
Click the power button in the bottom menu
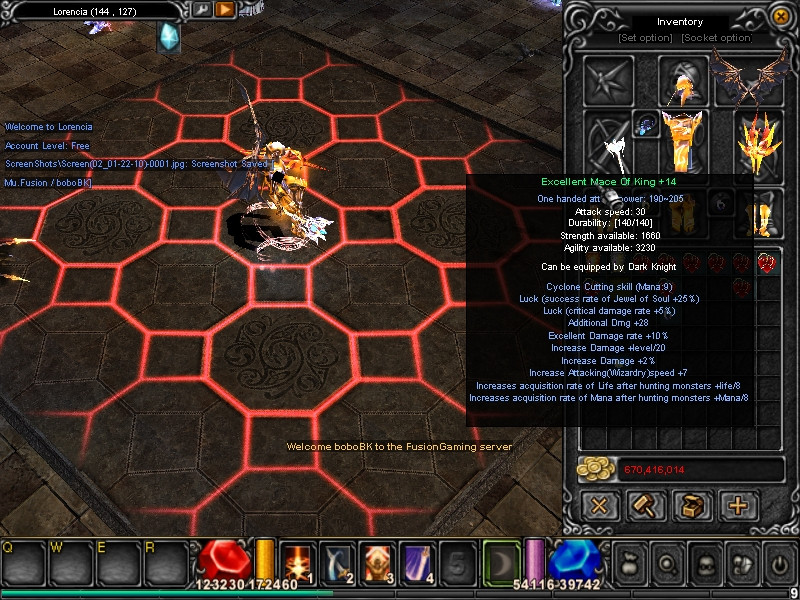point(779,562)
